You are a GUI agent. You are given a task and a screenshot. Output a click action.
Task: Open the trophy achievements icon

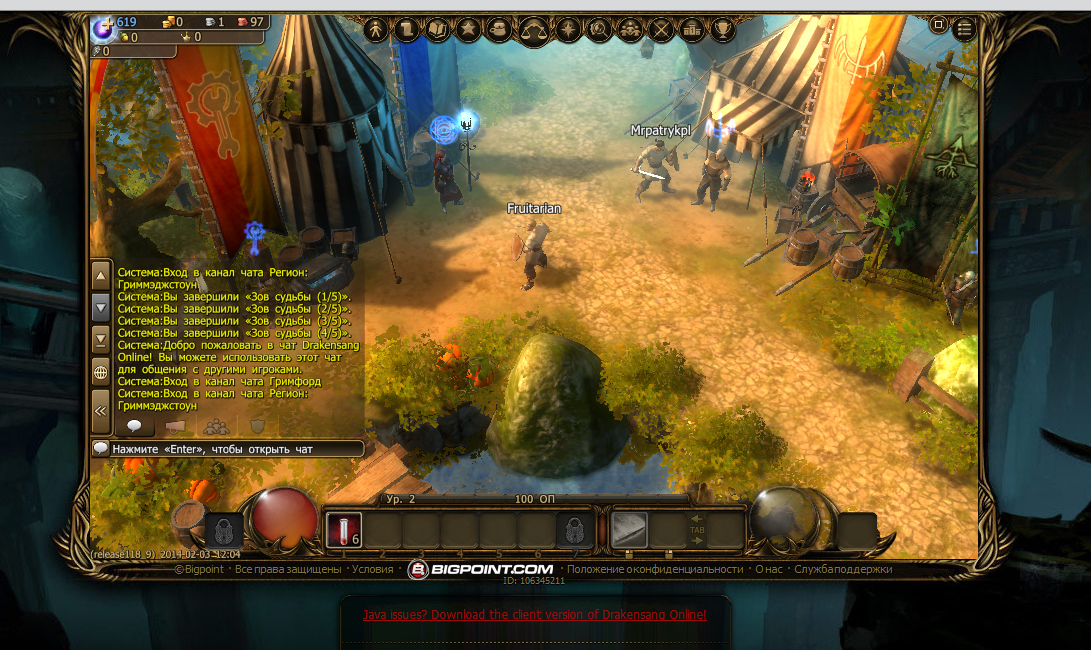pos(722,30)
